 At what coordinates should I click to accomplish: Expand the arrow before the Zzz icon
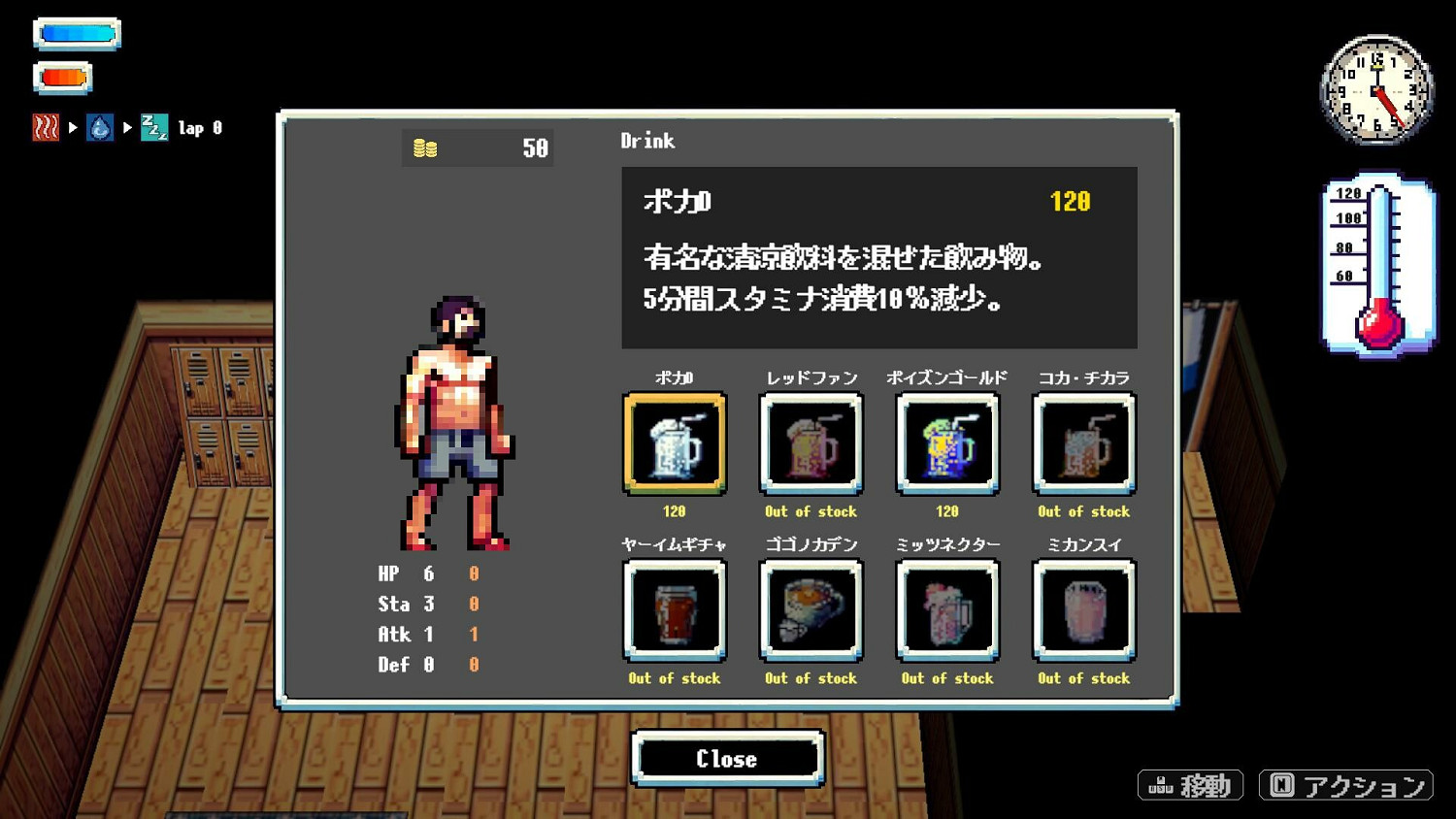pyautogui.click(x=127, y=127)
